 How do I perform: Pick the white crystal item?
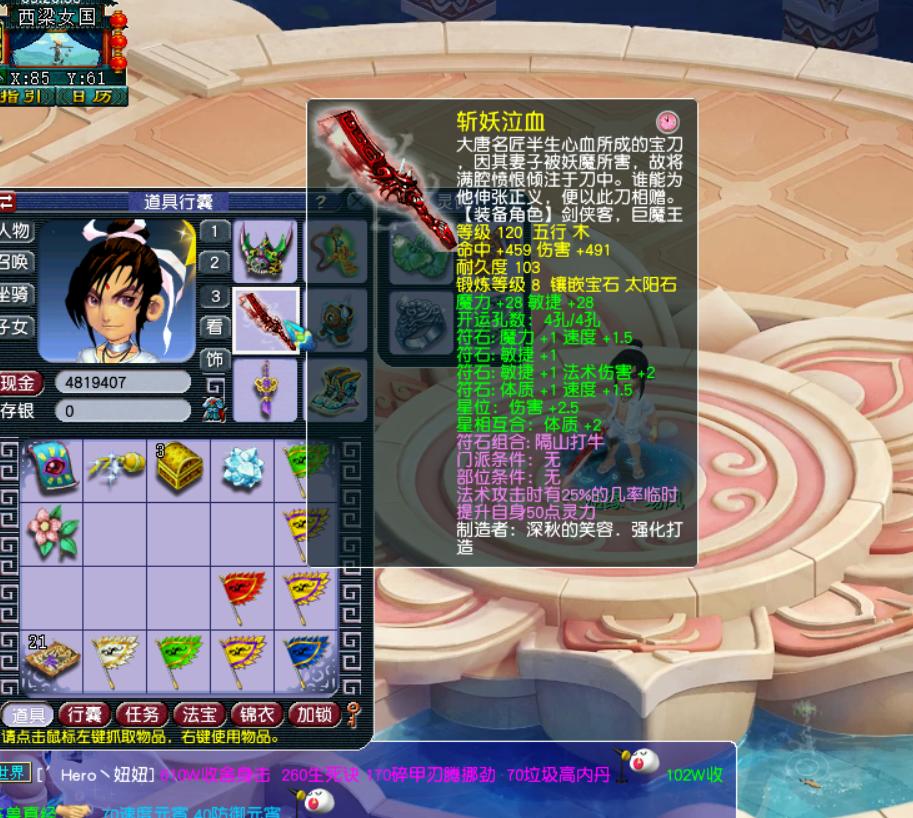pos(242,467)
